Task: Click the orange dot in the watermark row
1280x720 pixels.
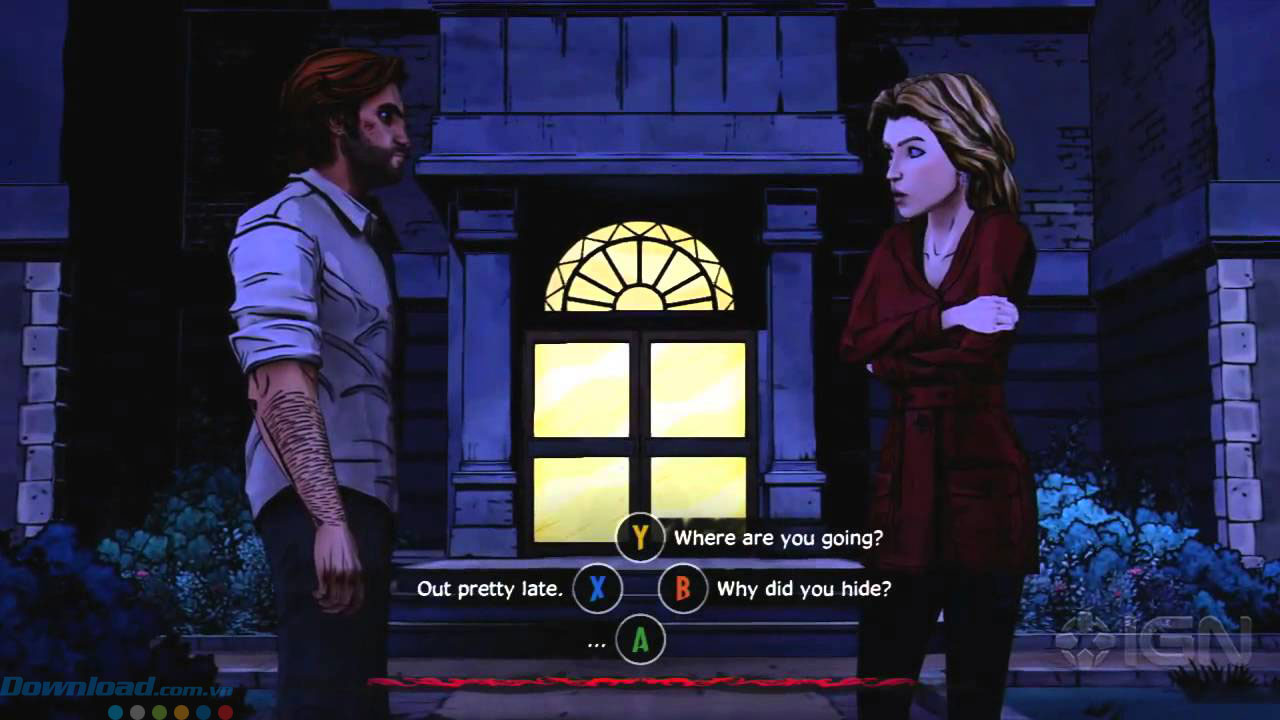Action: (x=180, y=711)
